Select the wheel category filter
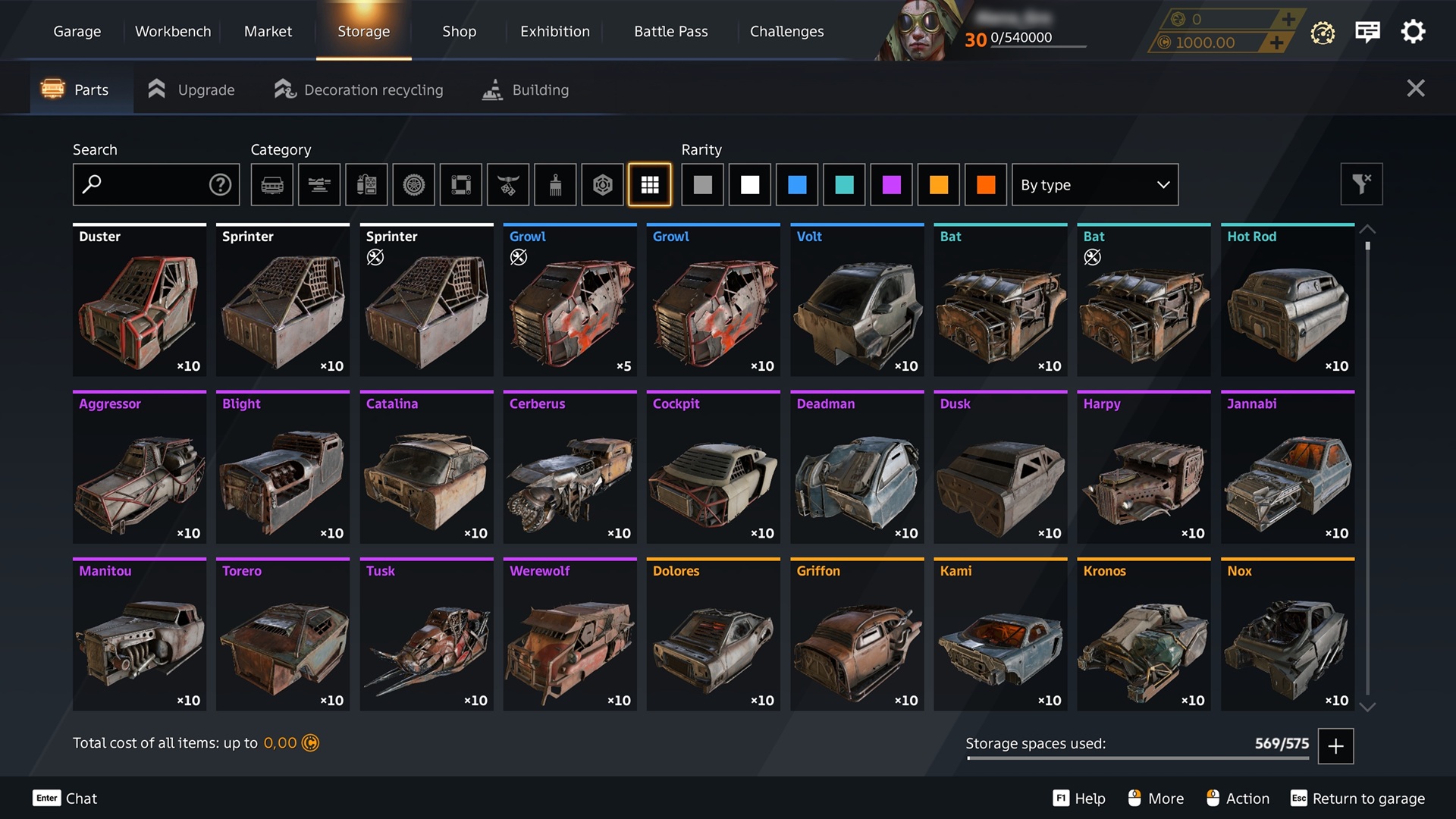This screenshot has height=819, width=1456. [413, 184]
